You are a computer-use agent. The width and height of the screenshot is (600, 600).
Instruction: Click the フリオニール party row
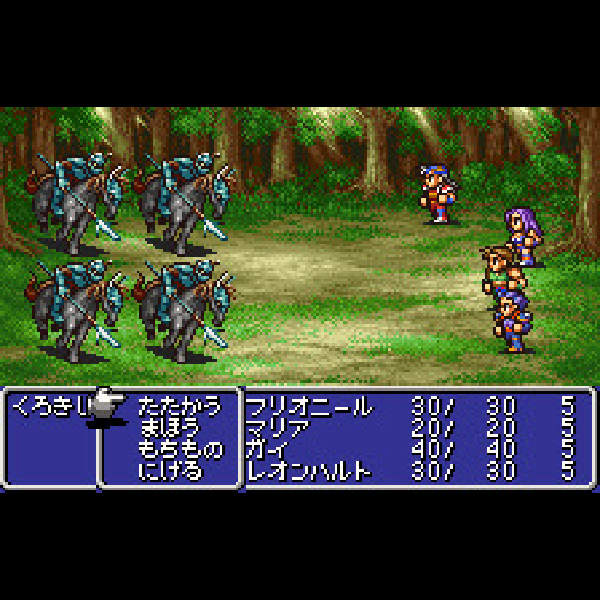tap(308, 407)
